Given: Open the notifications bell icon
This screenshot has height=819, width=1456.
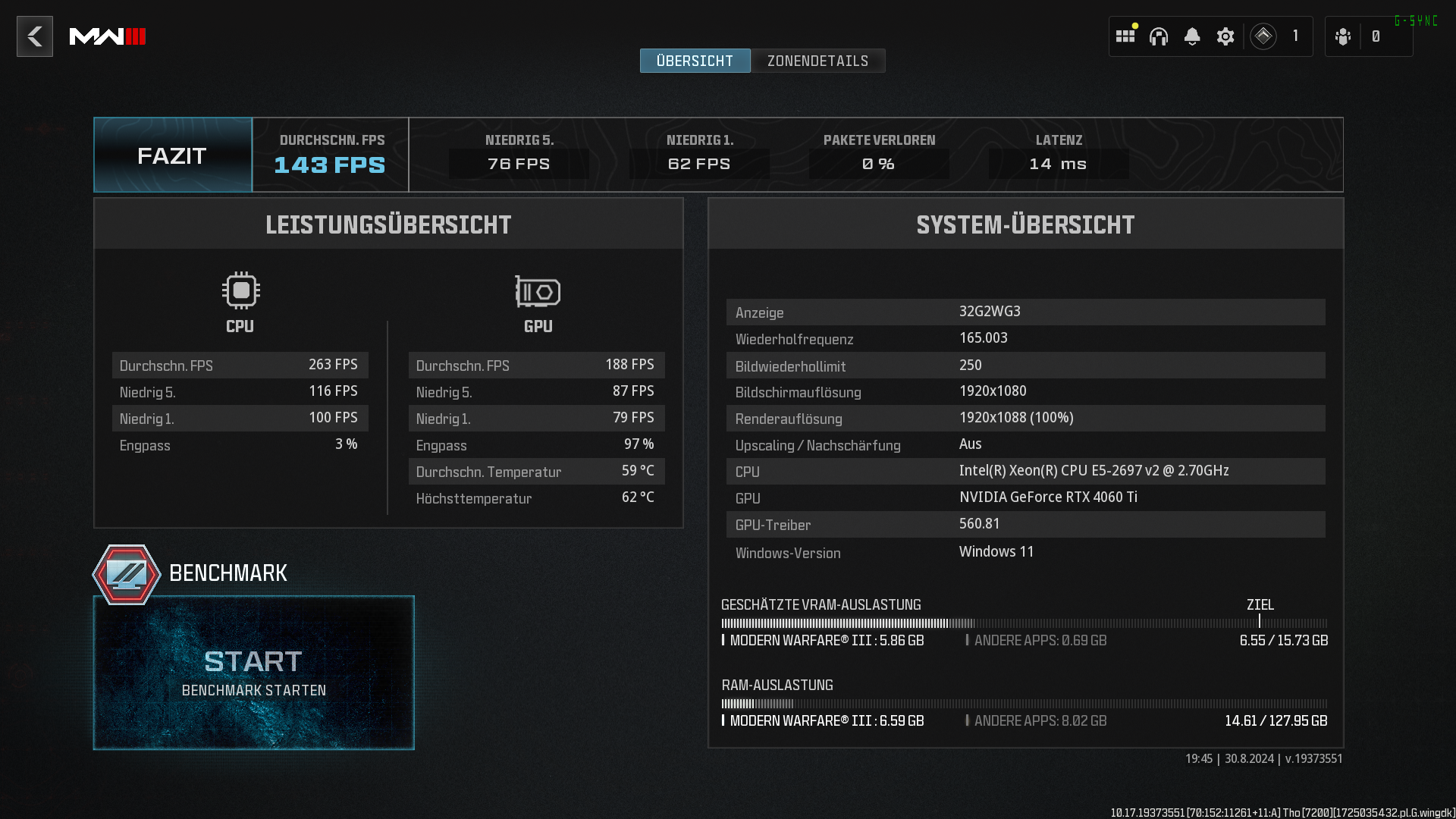Looking at the screenshot, I should [x=1192, y=36].
